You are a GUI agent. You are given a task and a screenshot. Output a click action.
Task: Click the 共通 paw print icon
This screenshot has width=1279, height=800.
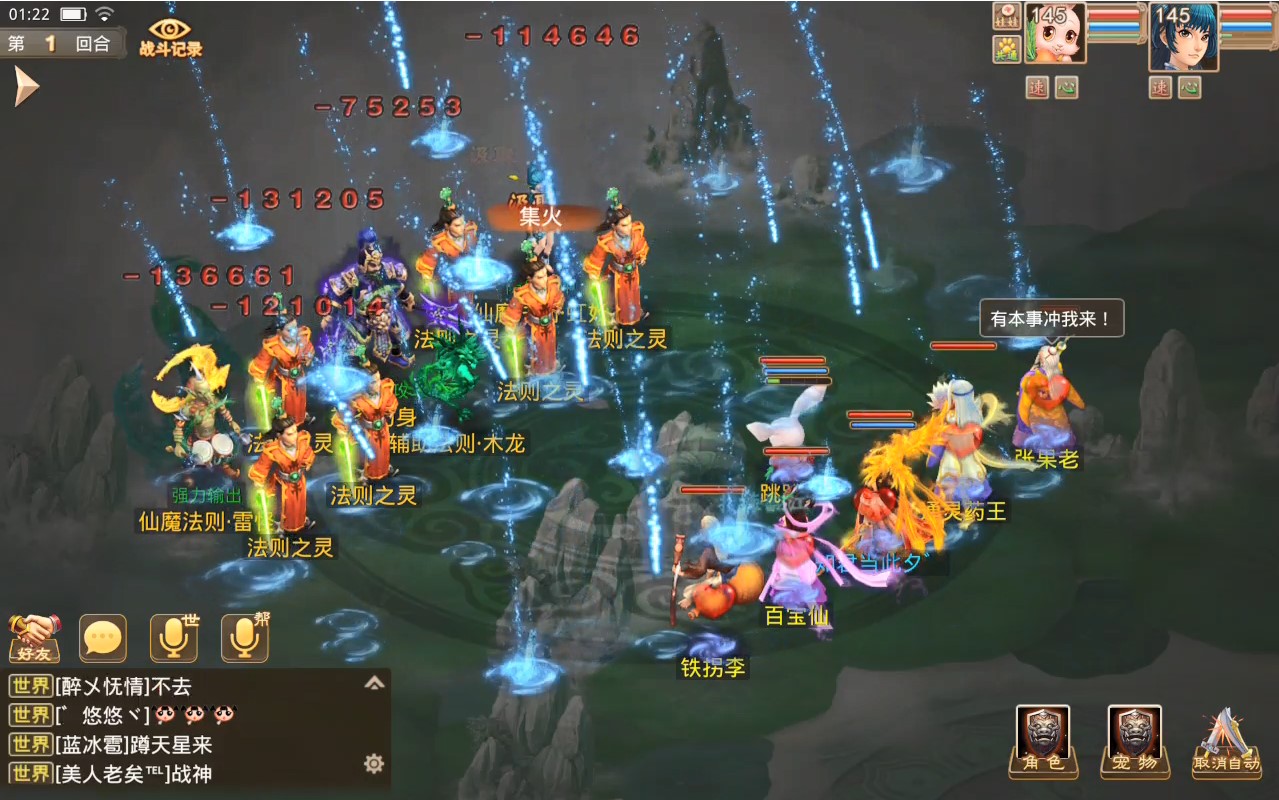(x=1006, y=48)
